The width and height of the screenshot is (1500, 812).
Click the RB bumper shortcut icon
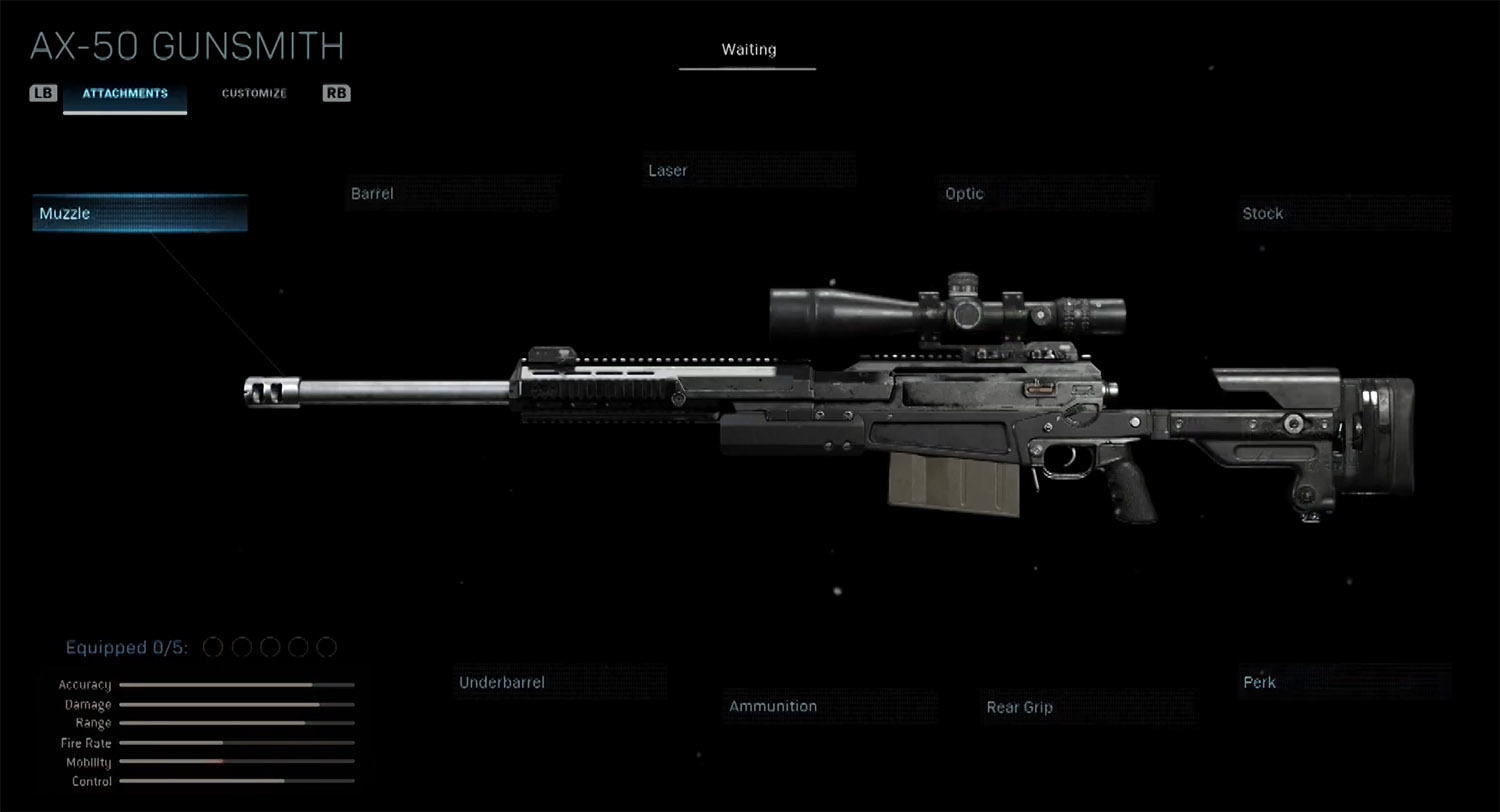tap(335, 93)
